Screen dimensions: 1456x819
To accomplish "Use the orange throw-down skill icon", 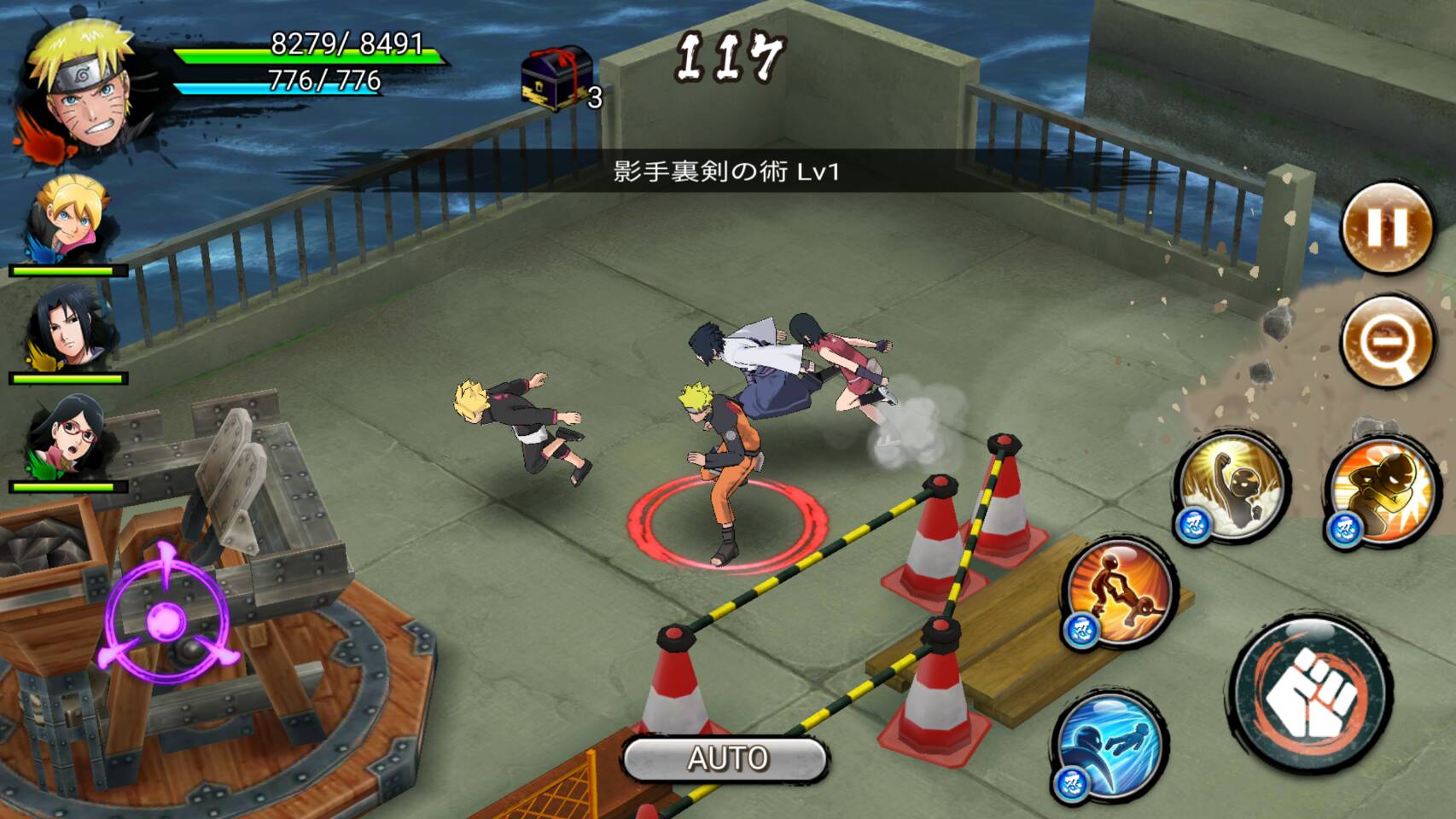I will [x=1120, y=592].
